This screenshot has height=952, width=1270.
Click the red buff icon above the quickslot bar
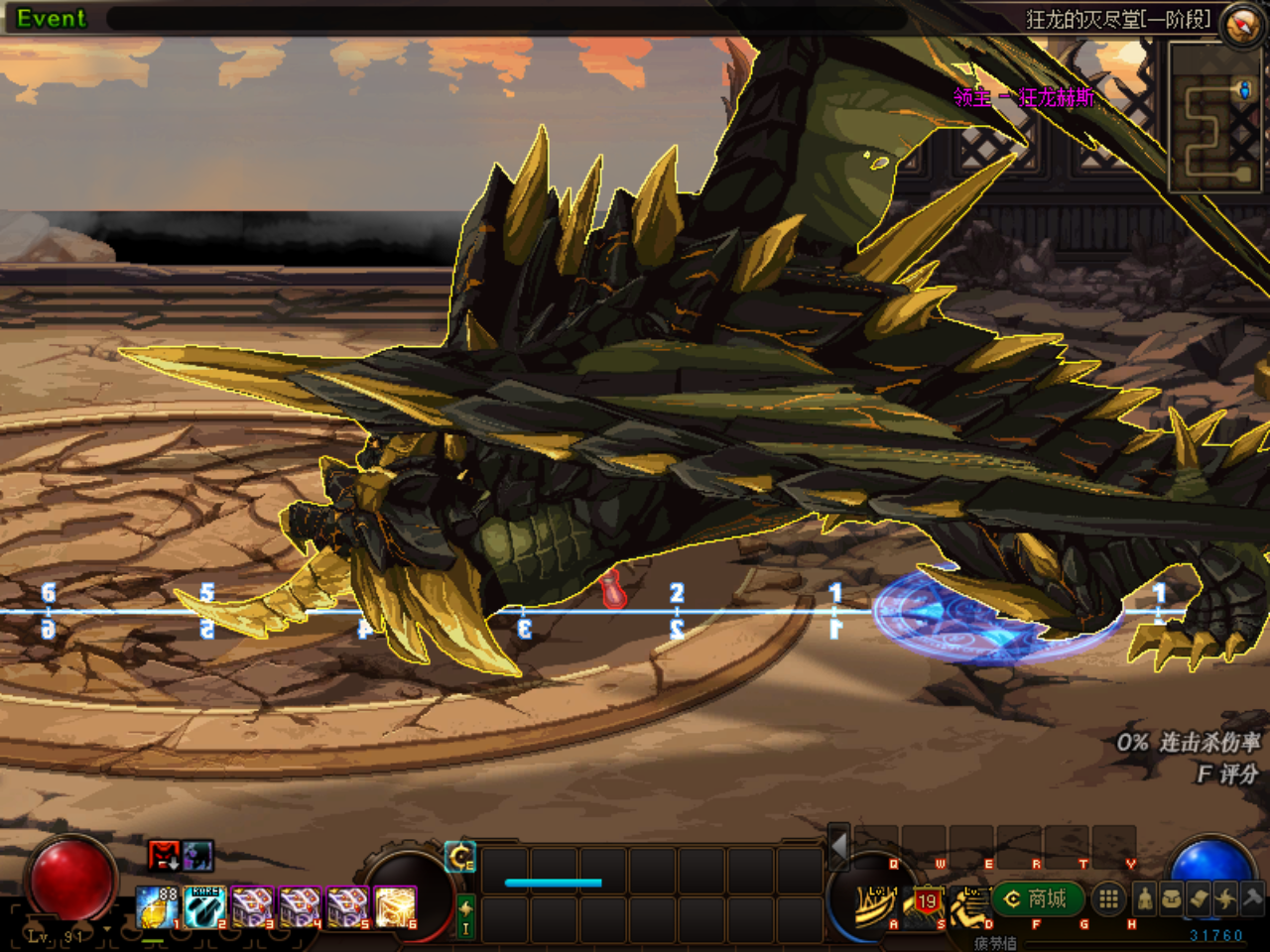pyautogui.click(x=164, y=857)
